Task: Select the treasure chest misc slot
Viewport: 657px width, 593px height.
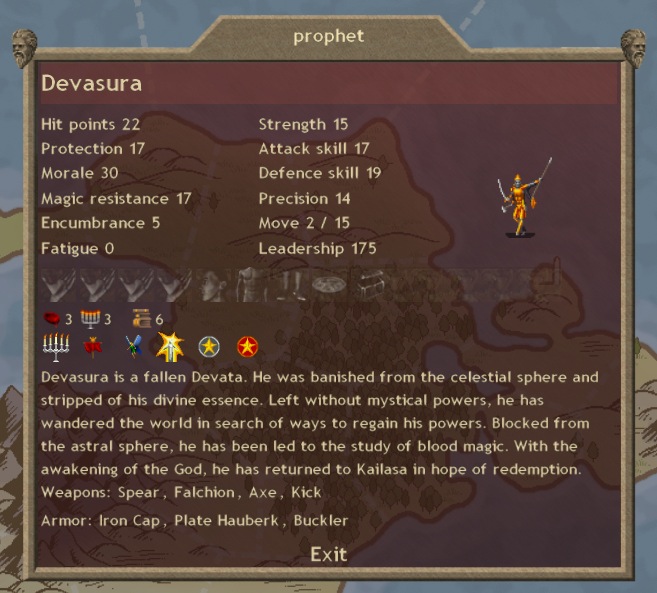Action: (370, 286)
